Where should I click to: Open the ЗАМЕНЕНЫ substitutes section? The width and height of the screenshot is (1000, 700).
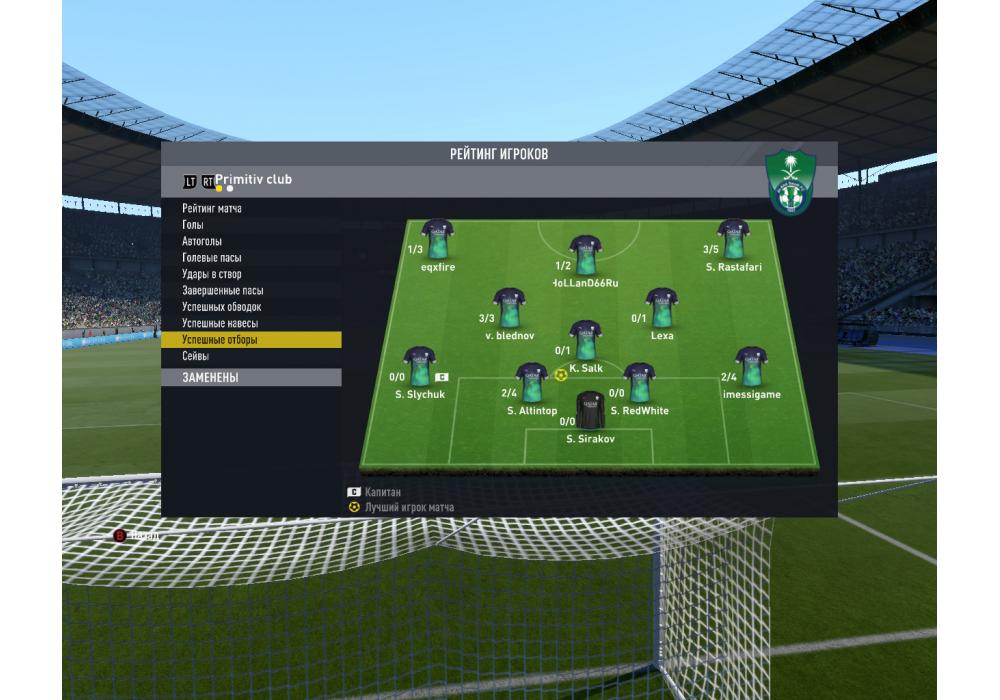(211, 378)
